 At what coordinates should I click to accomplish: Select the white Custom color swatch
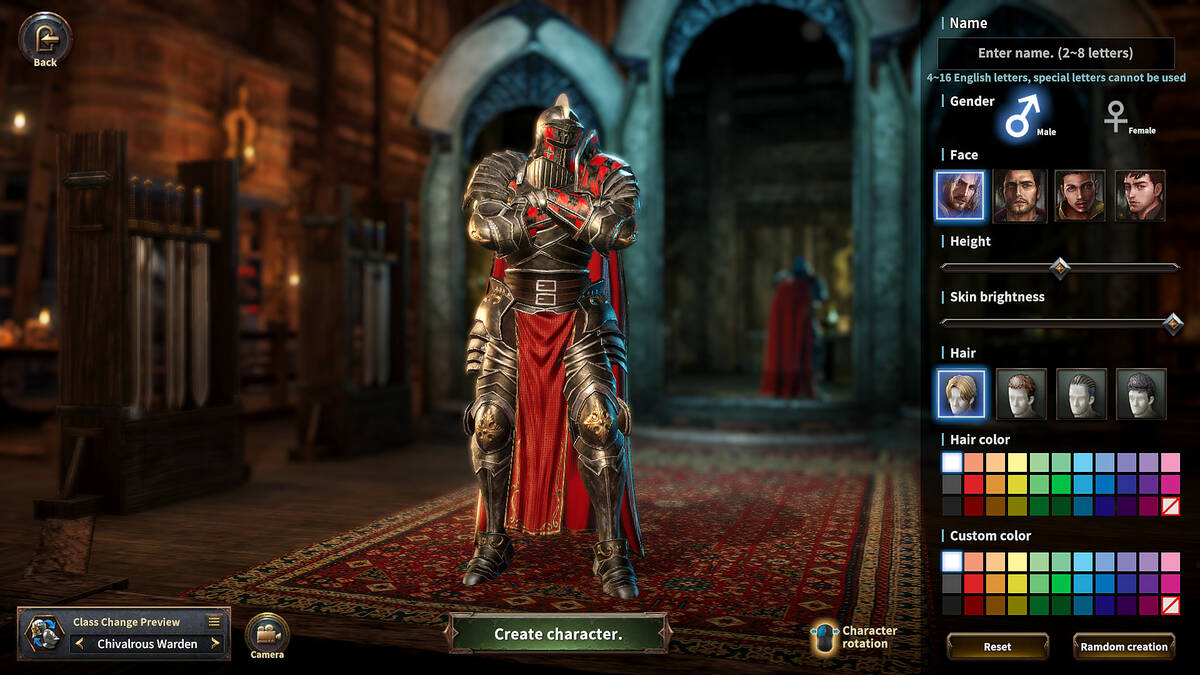(x=951, y=561)
